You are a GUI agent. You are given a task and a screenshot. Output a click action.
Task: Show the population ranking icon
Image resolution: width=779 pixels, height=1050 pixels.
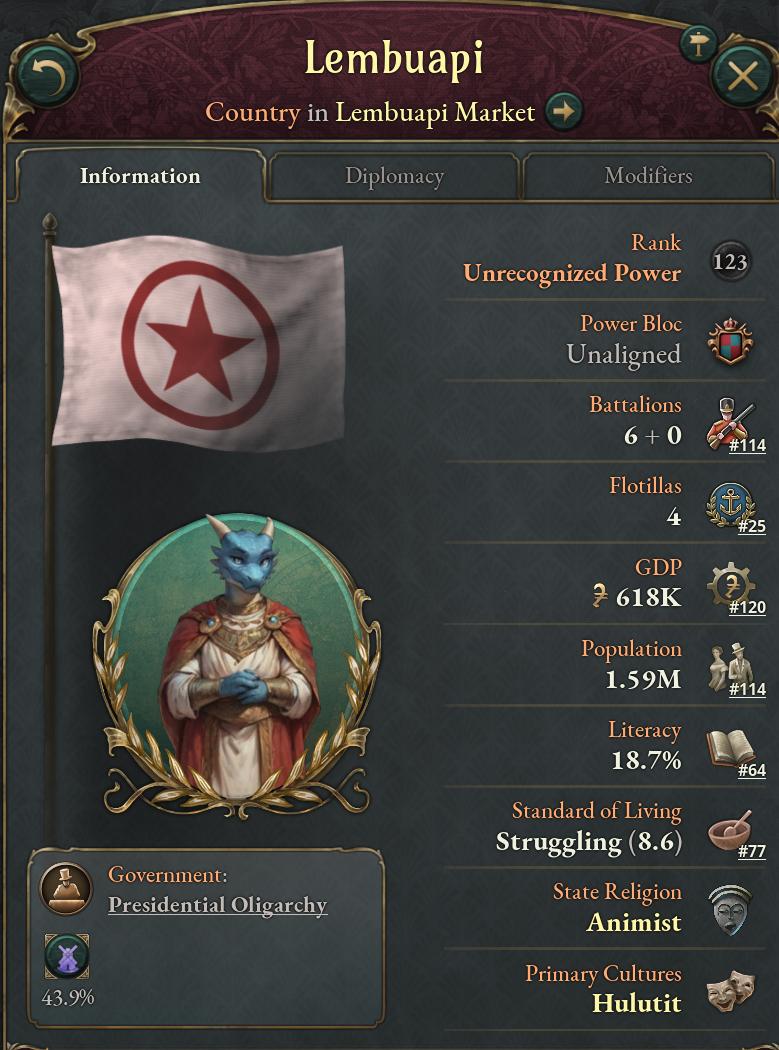pos(730,666)
